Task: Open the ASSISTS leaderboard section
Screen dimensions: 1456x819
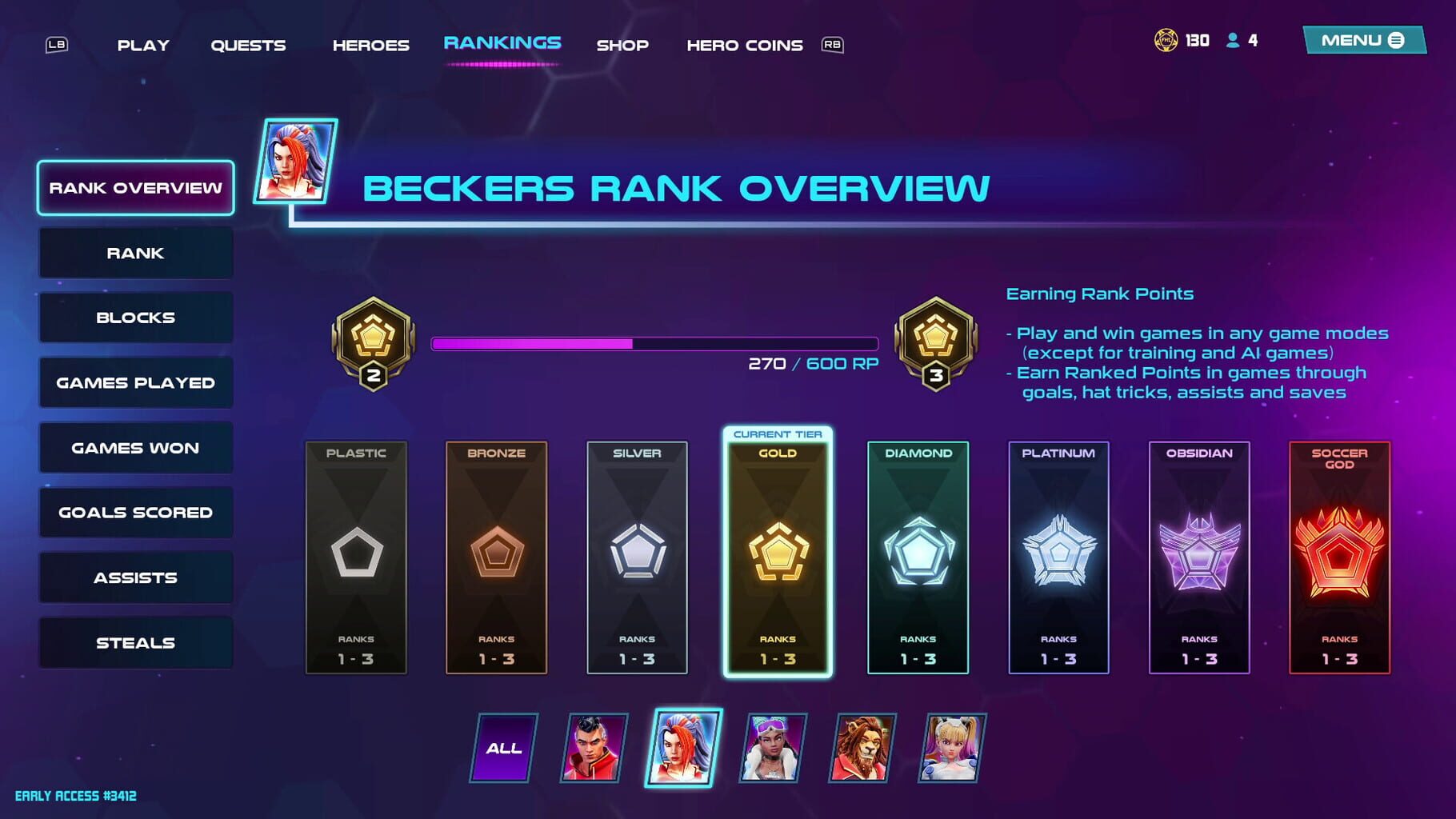Action: 134,577
